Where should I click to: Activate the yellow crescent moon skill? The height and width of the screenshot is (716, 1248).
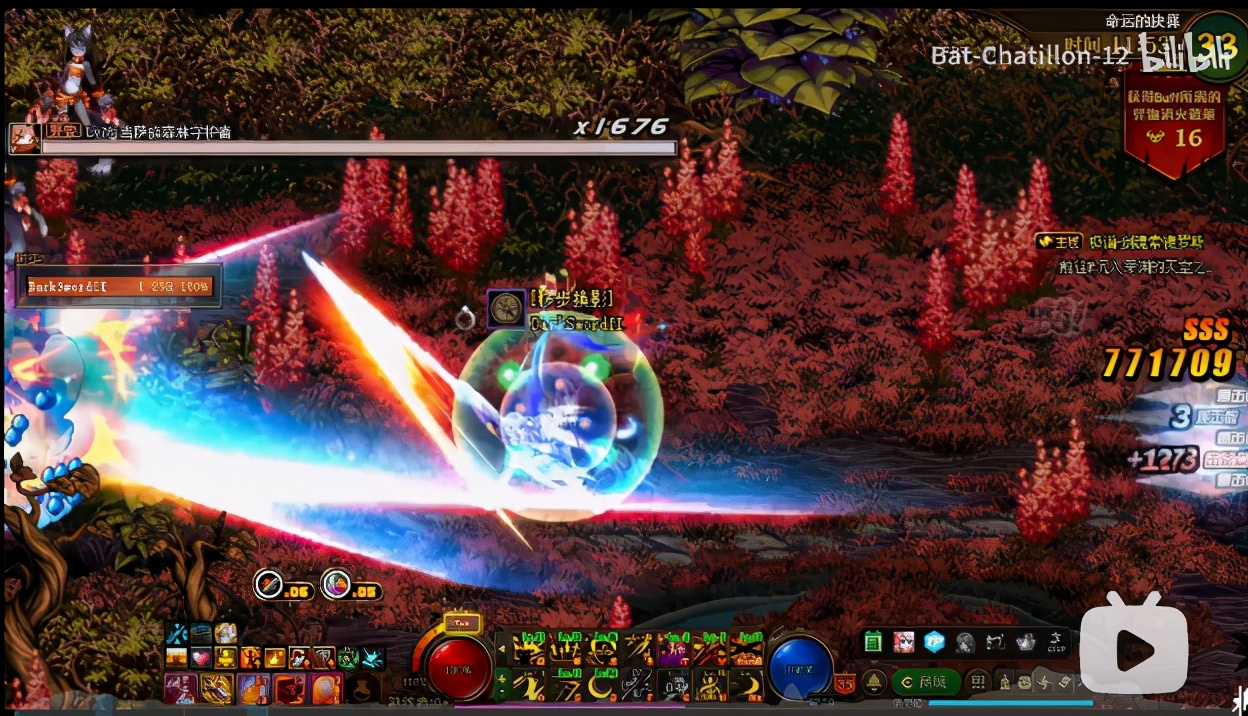(x=599, y=685)
